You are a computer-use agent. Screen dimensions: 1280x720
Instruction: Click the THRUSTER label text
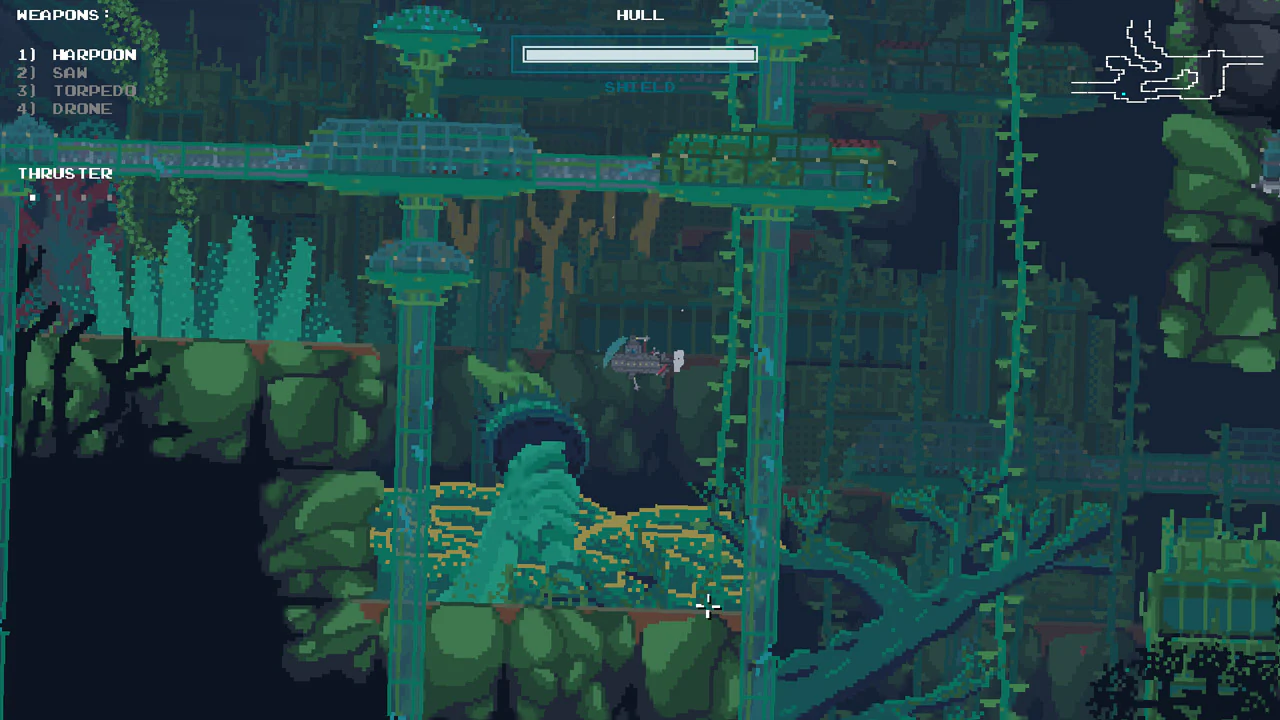pyautogui.click(x=64, y=173)
